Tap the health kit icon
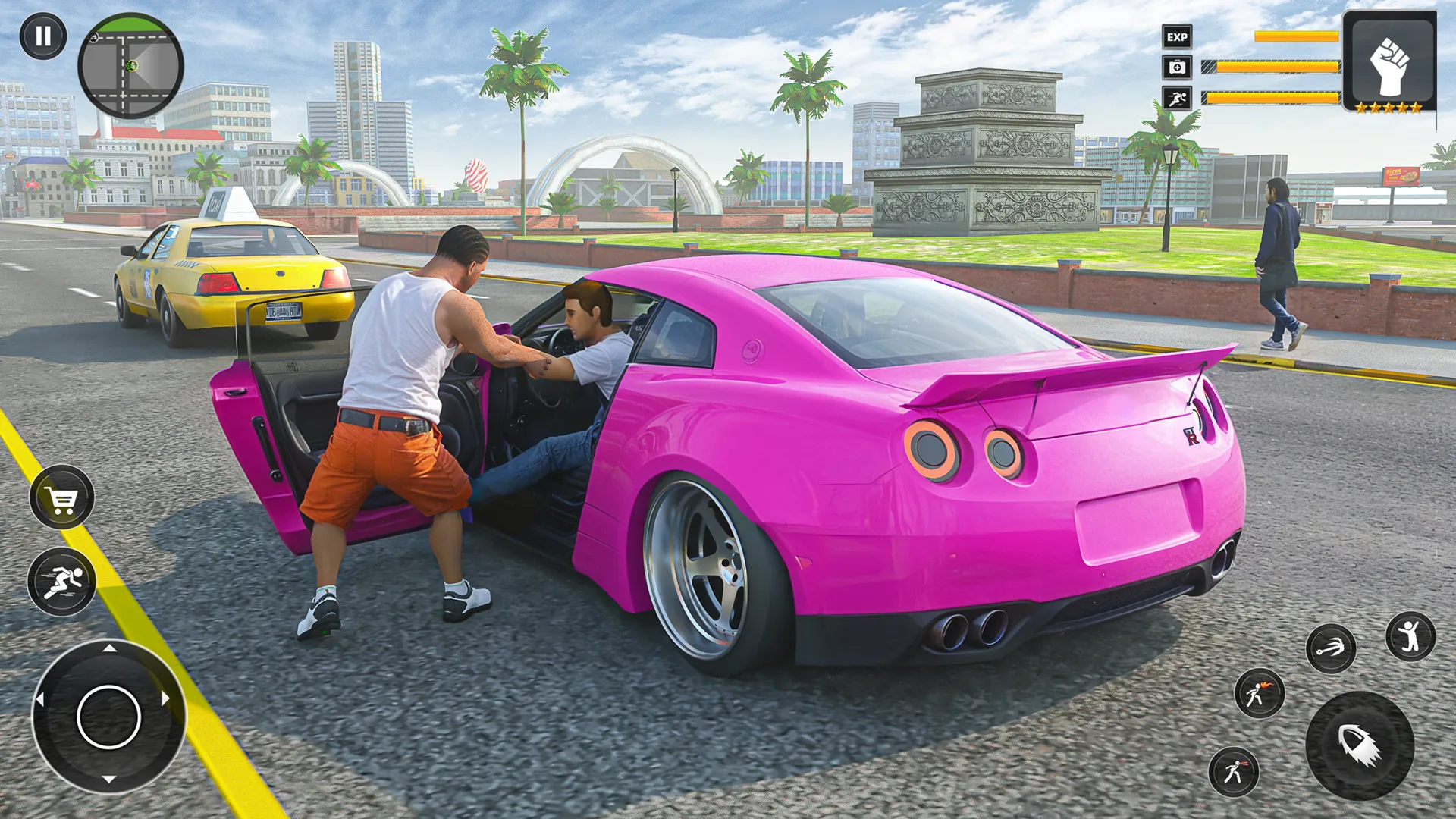The height and width of the screenshot is (819, 1456). point(1178,67)
